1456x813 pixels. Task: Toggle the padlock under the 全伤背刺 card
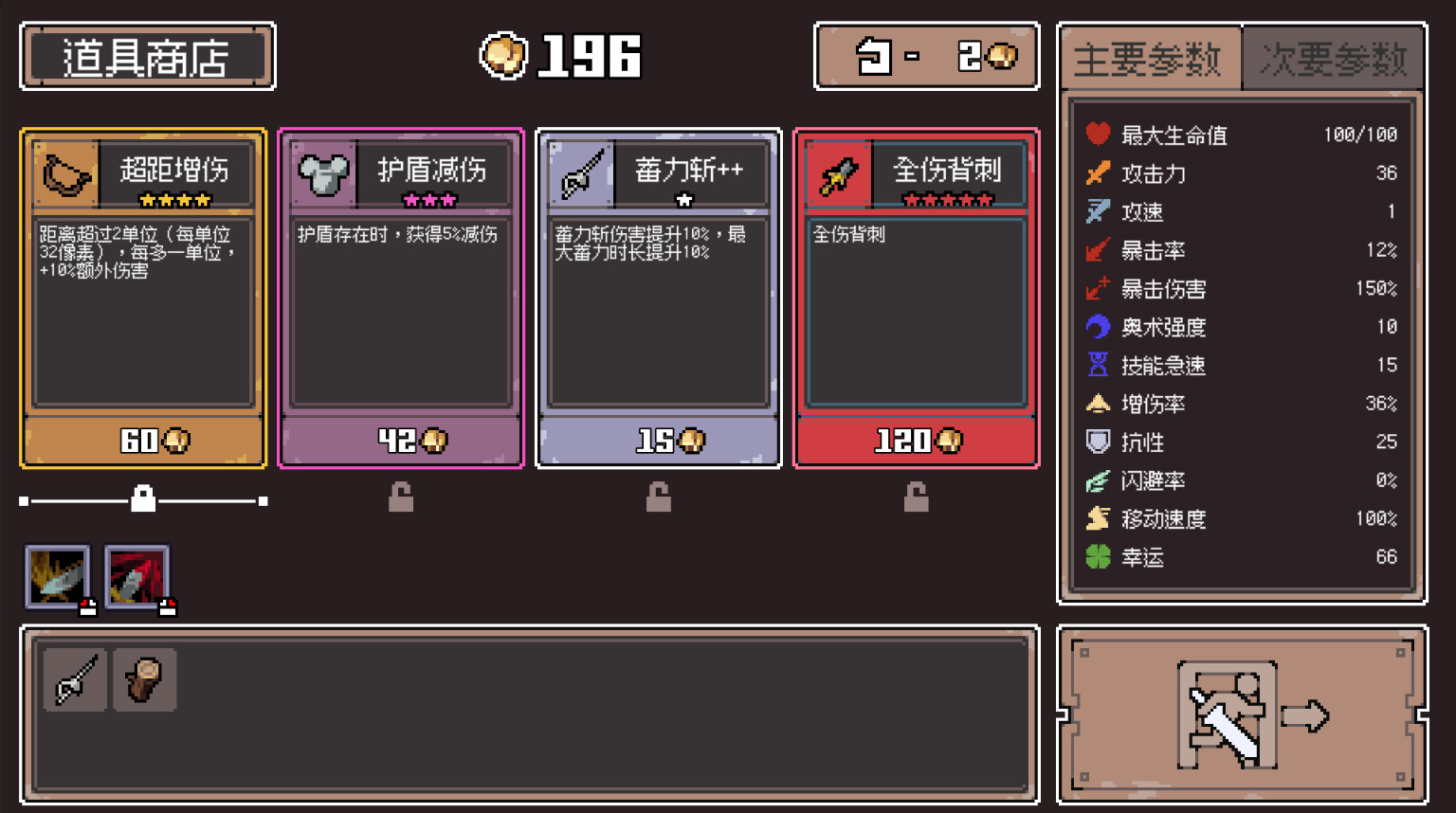pos(915,499)
